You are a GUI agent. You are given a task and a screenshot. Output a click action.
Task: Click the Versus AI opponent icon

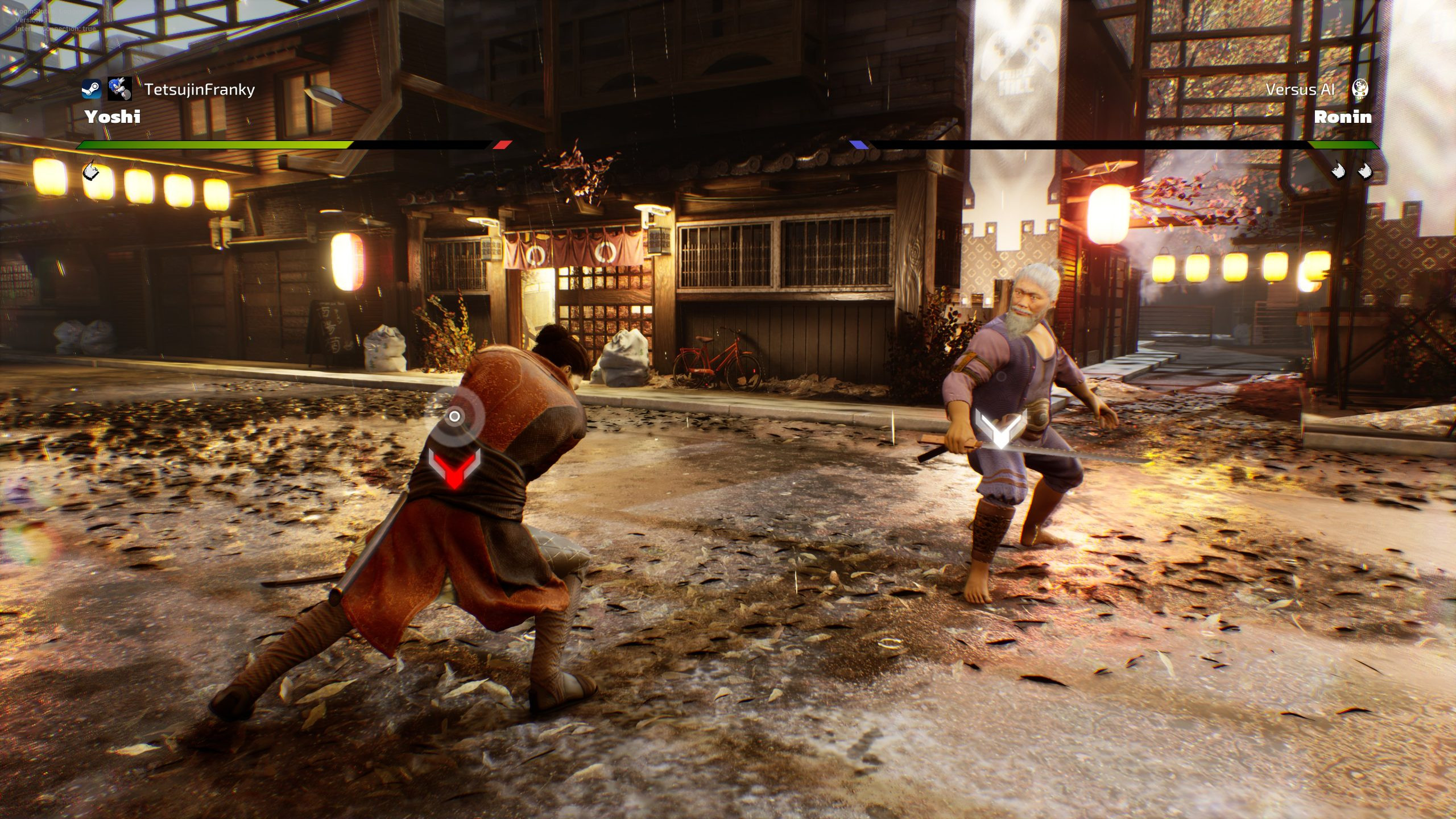[1359, 89]
